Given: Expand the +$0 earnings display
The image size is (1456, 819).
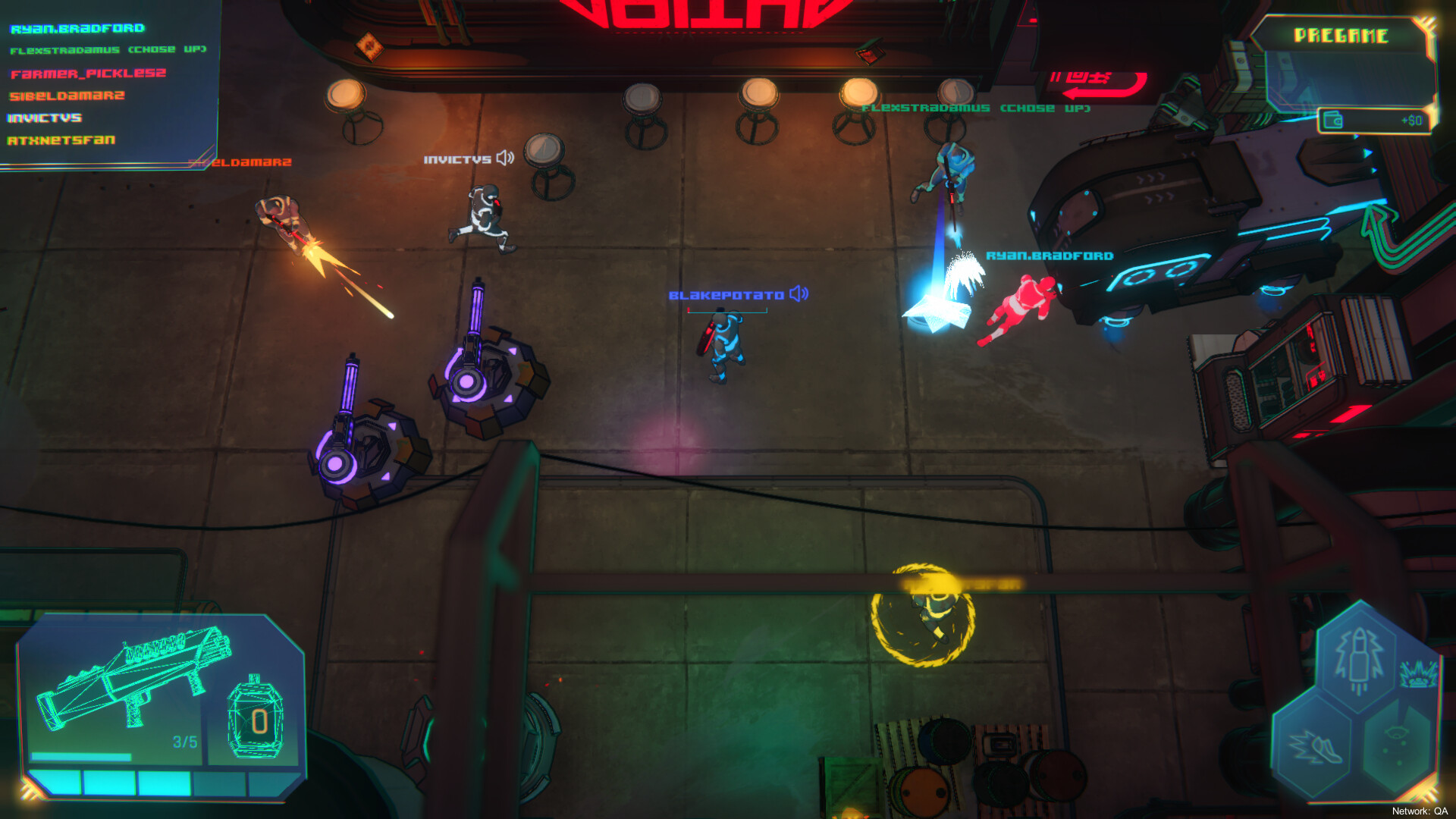Looking at the screenshot, I should tap(1413, 120).
